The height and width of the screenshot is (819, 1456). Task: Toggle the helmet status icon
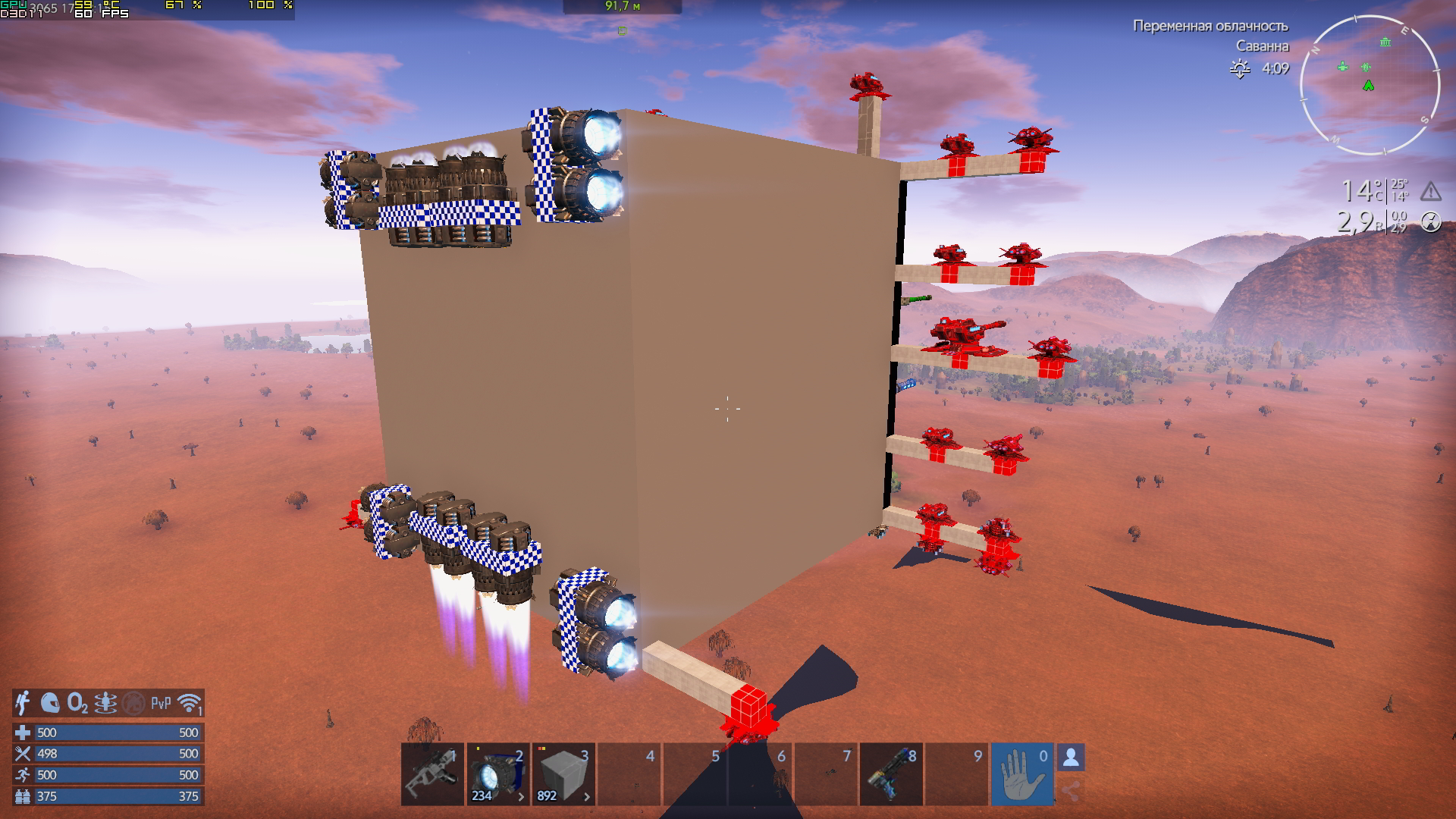pos(50,703)
